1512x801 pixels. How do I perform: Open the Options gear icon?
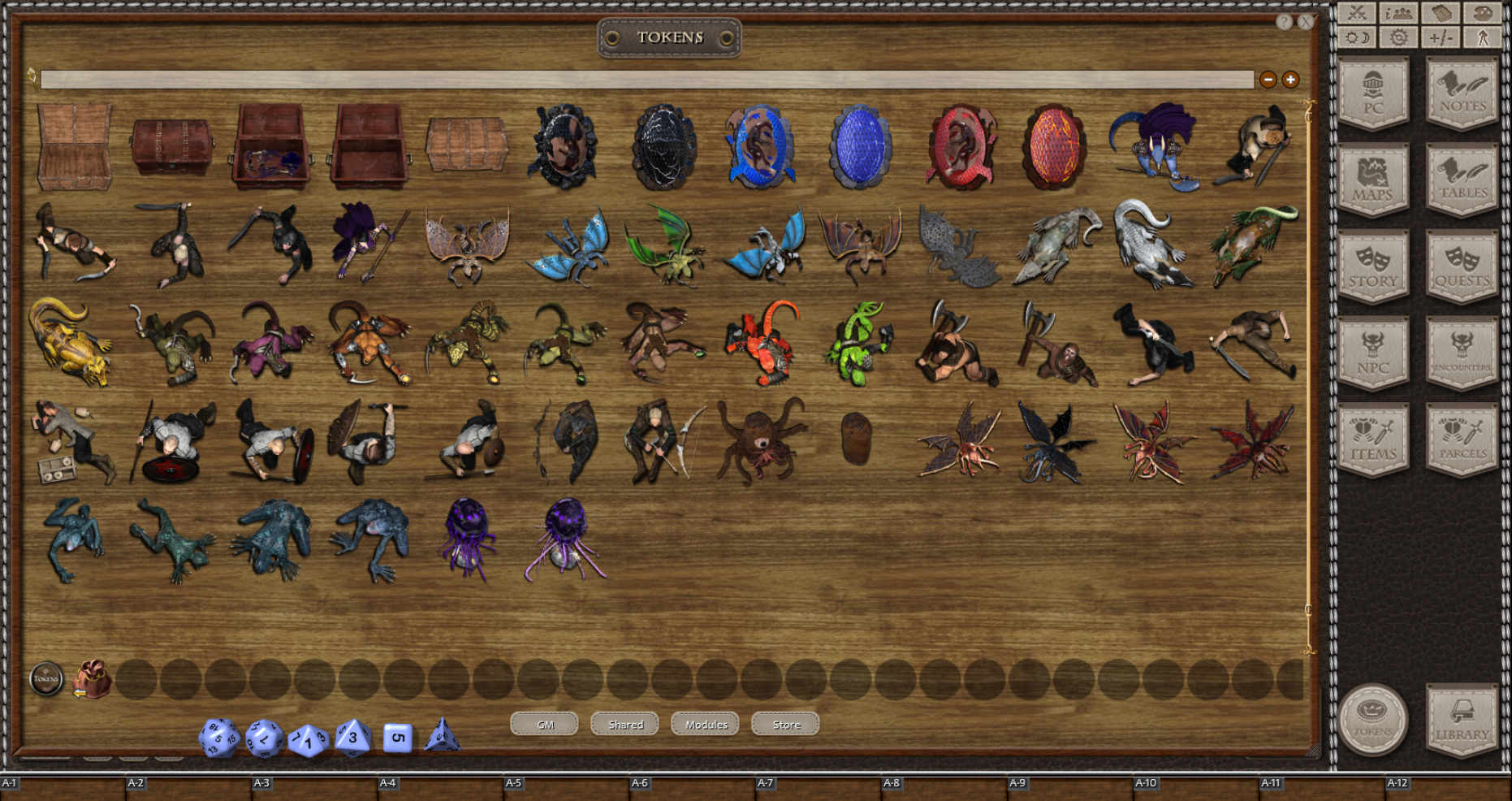pyautogui.click(x=1398, y=39)
